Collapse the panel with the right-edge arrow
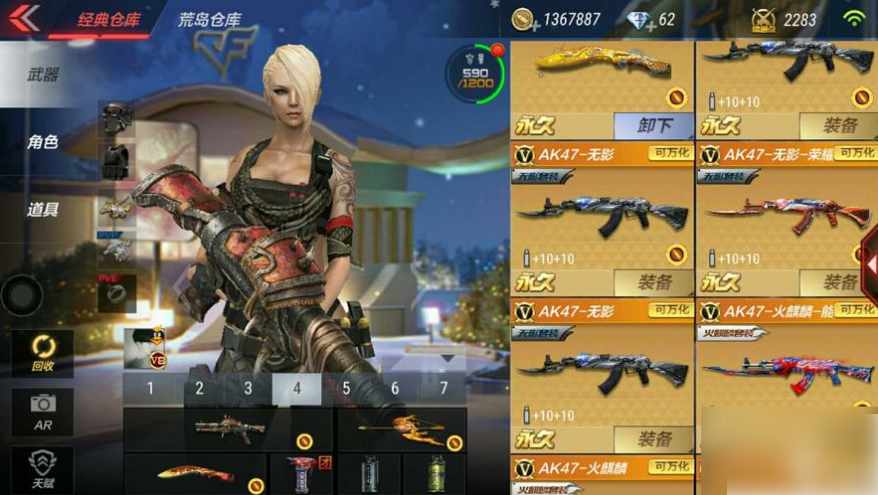 point(868,262)
